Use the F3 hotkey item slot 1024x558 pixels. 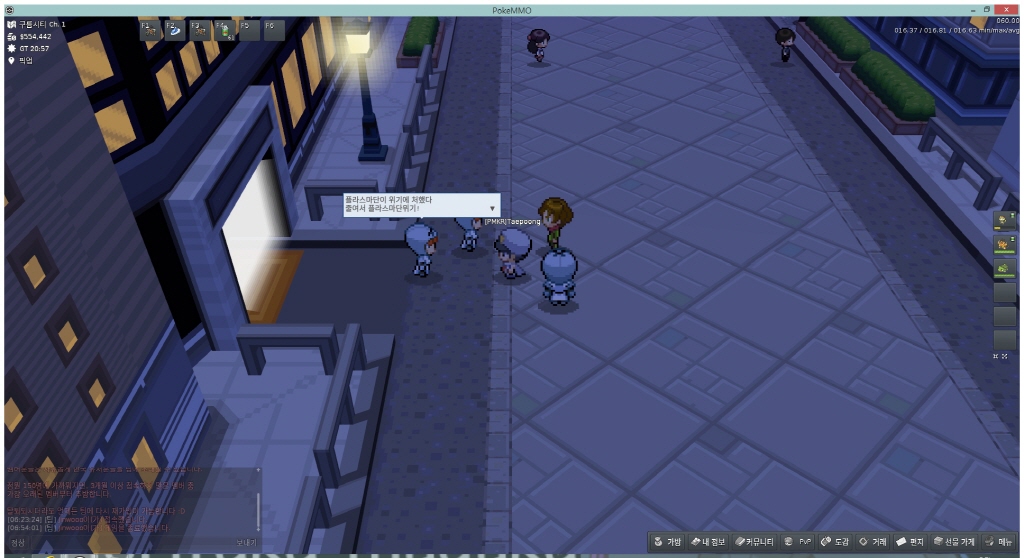199,30
